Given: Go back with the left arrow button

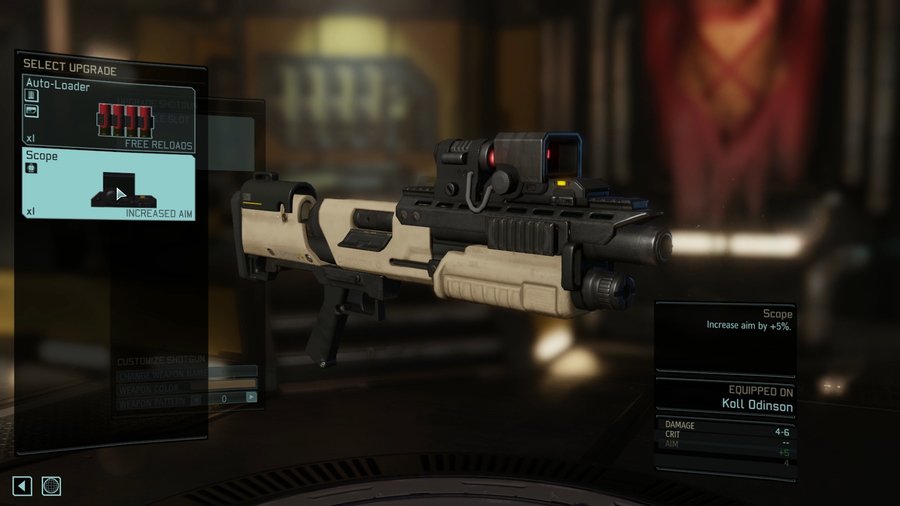Looking at the screenshot, I should click(22, 486).
